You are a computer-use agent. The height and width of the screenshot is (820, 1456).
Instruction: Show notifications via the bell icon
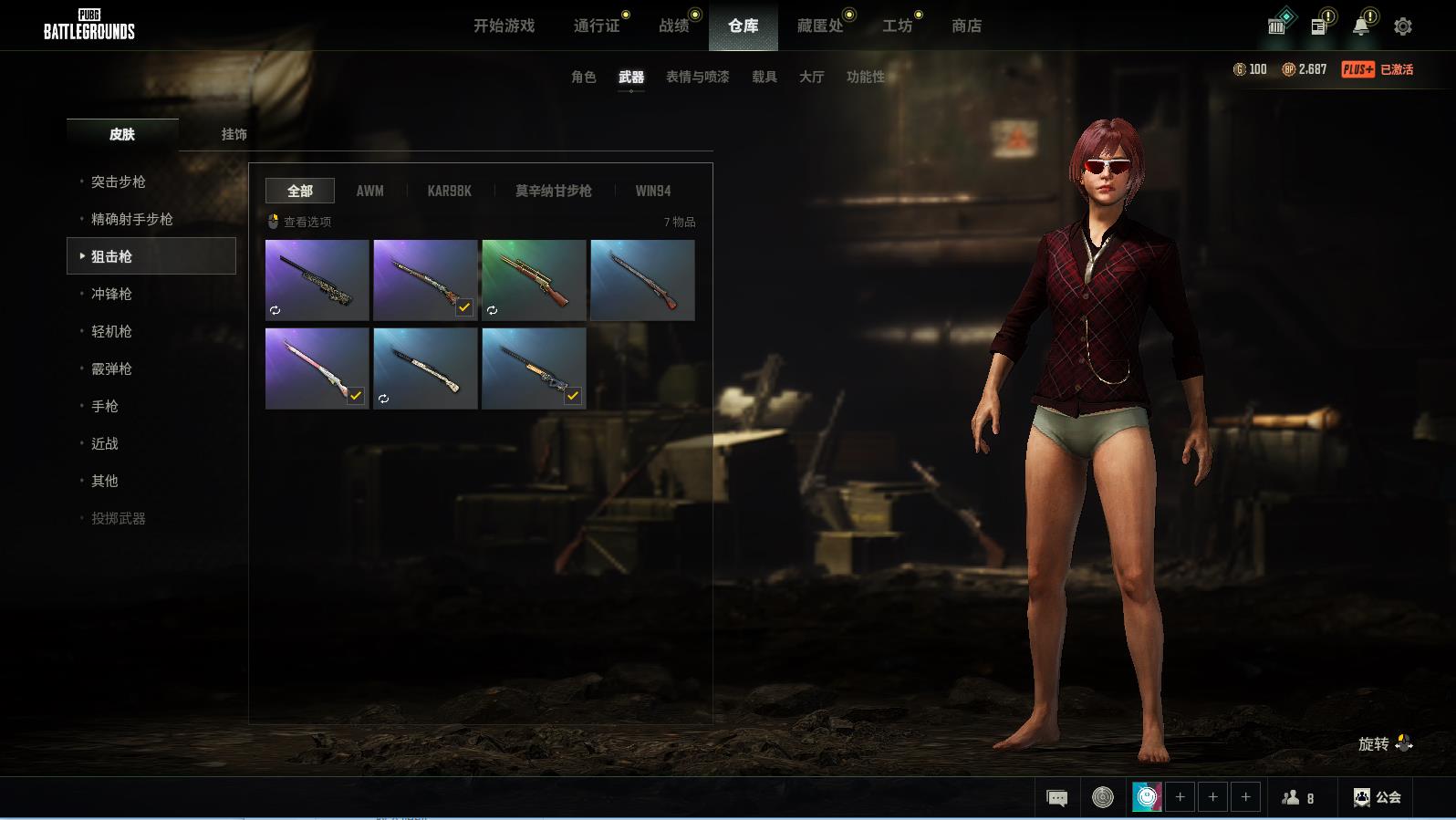pos(1361,26)
